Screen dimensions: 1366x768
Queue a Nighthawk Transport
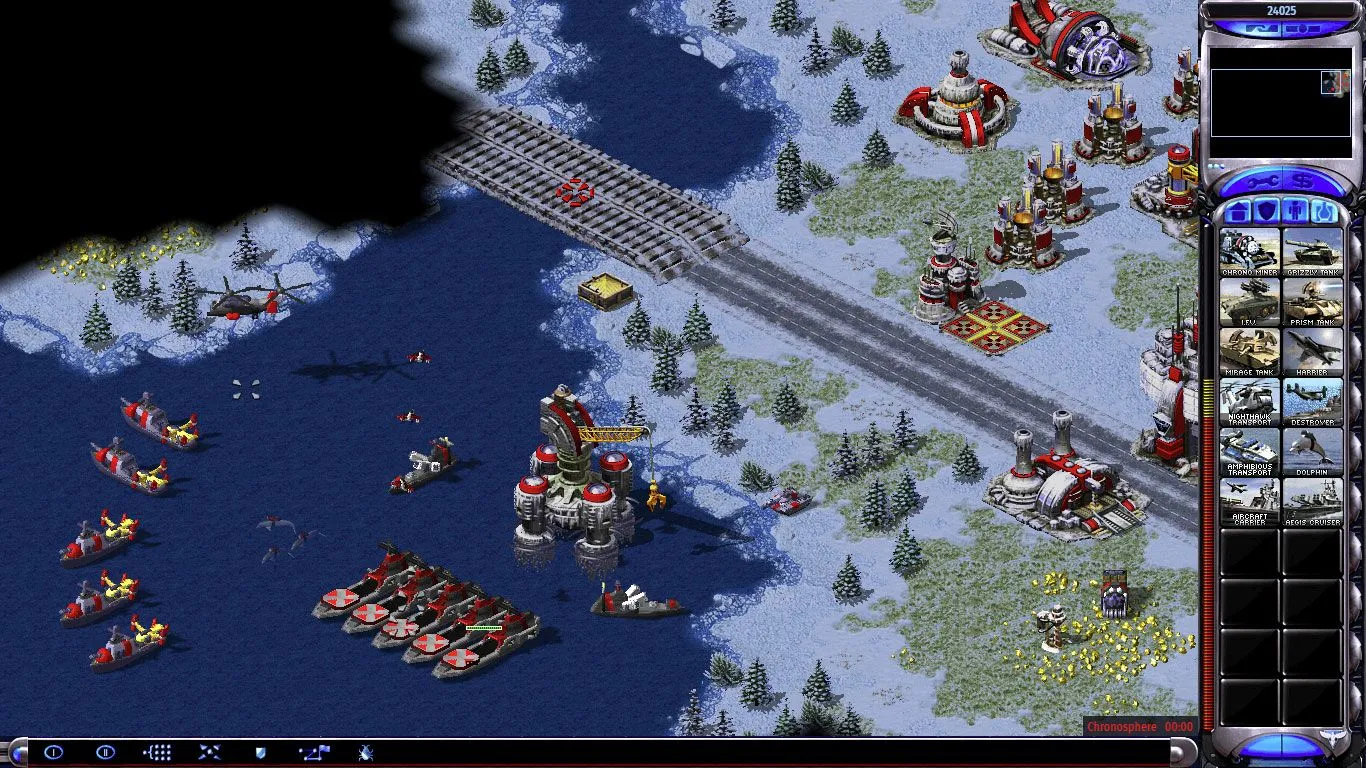click(1249, 400)
